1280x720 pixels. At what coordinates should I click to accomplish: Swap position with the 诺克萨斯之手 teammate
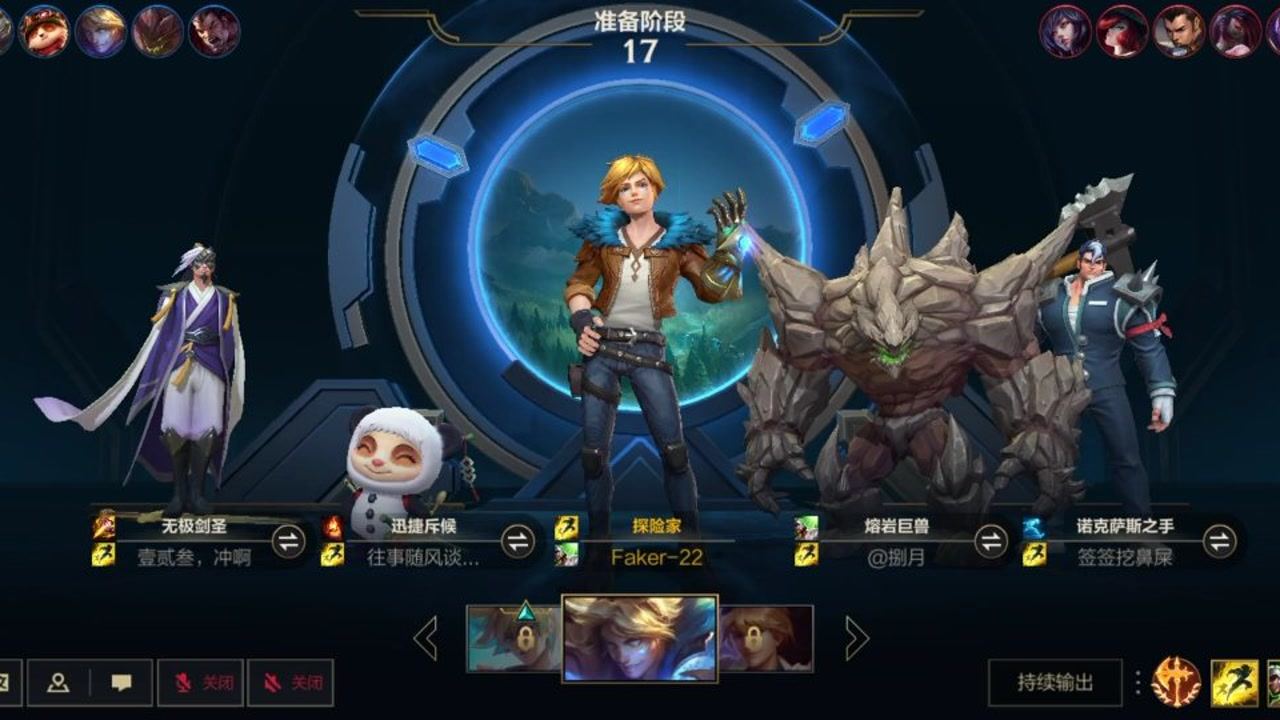[x=1219, y=542]
